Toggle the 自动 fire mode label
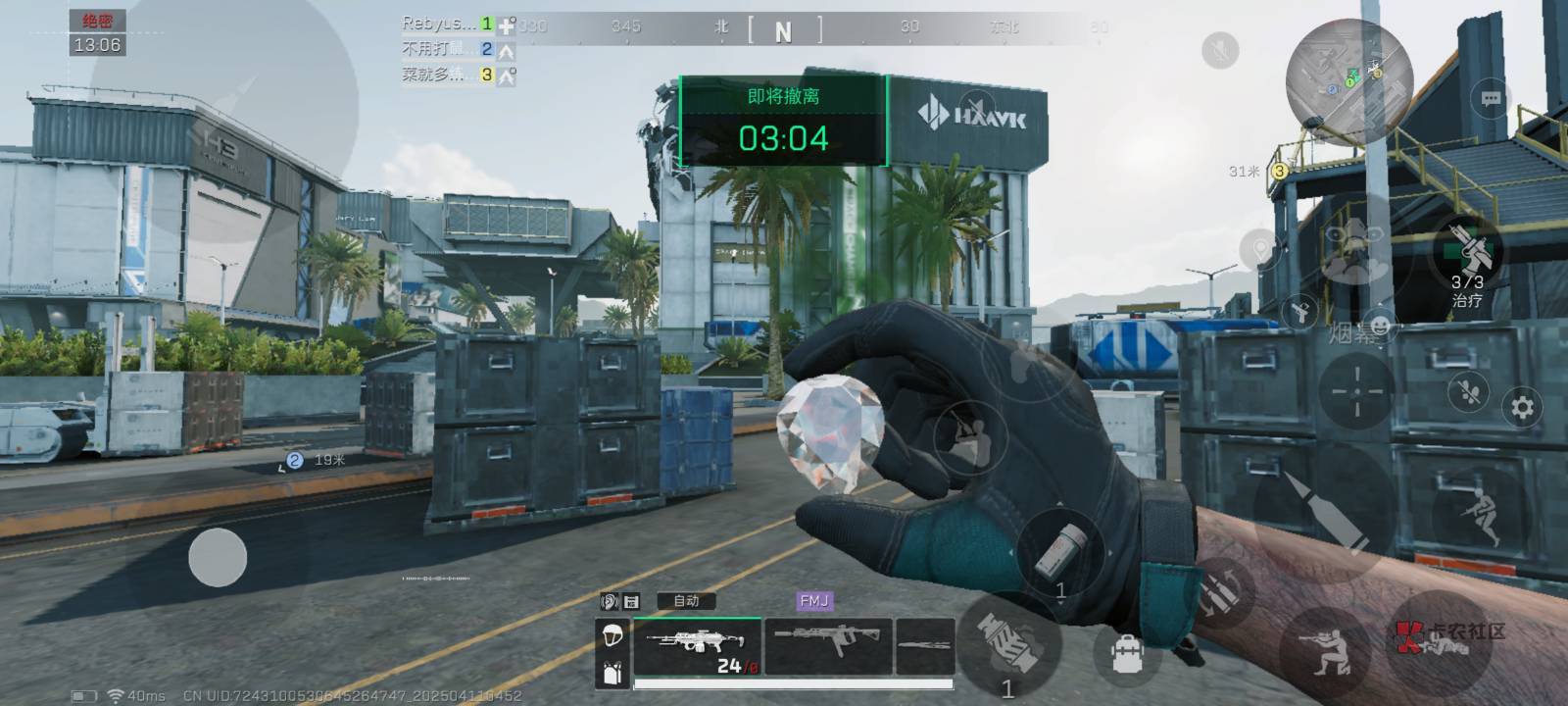The image size is (1568, 706). point(686,601)
